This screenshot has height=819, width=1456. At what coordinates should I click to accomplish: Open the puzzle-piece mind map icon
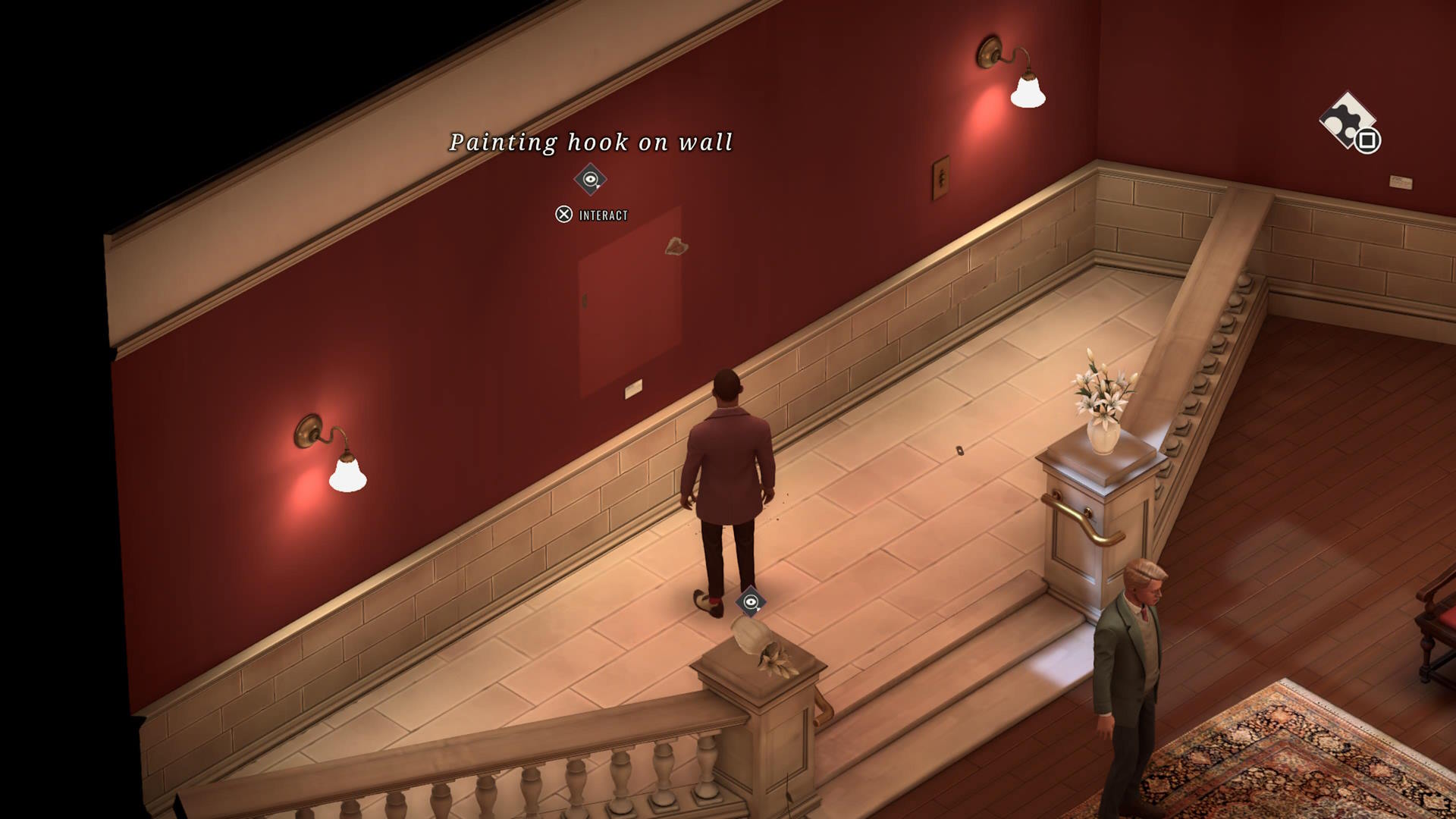pos(1348,121)
